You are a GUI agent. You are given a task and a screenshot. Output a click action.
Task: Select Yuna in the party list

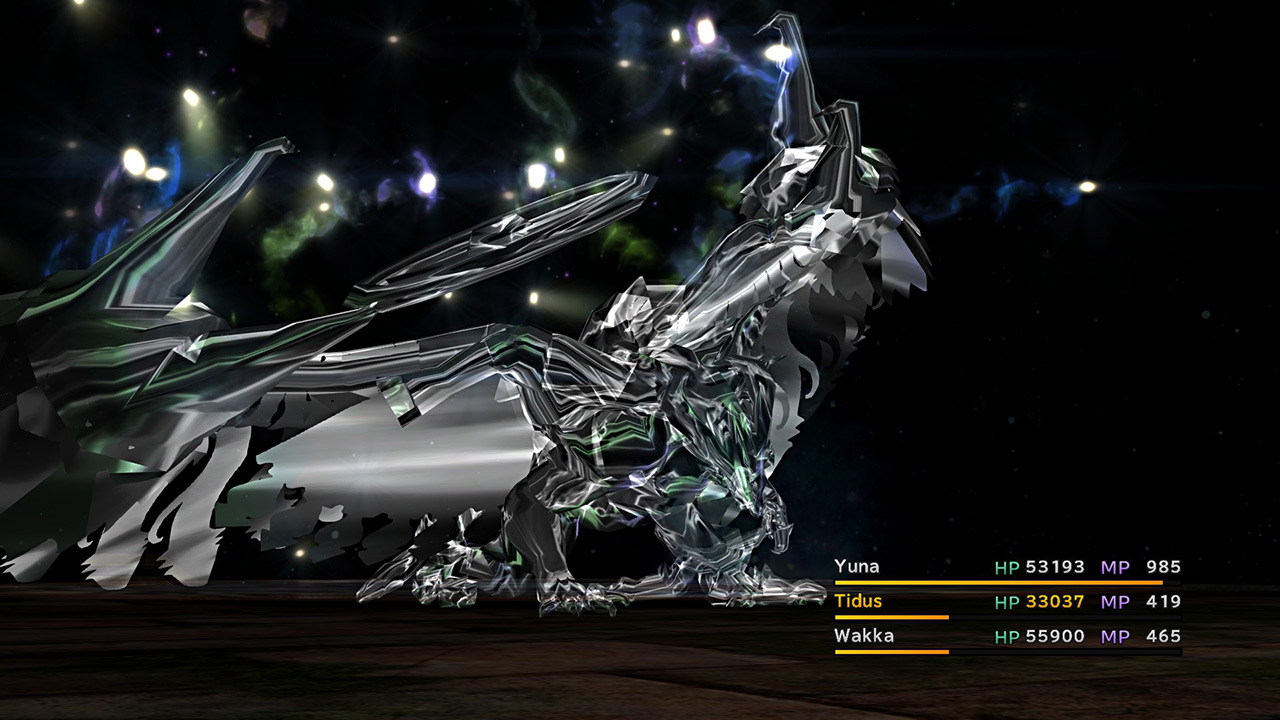(858, 567)
